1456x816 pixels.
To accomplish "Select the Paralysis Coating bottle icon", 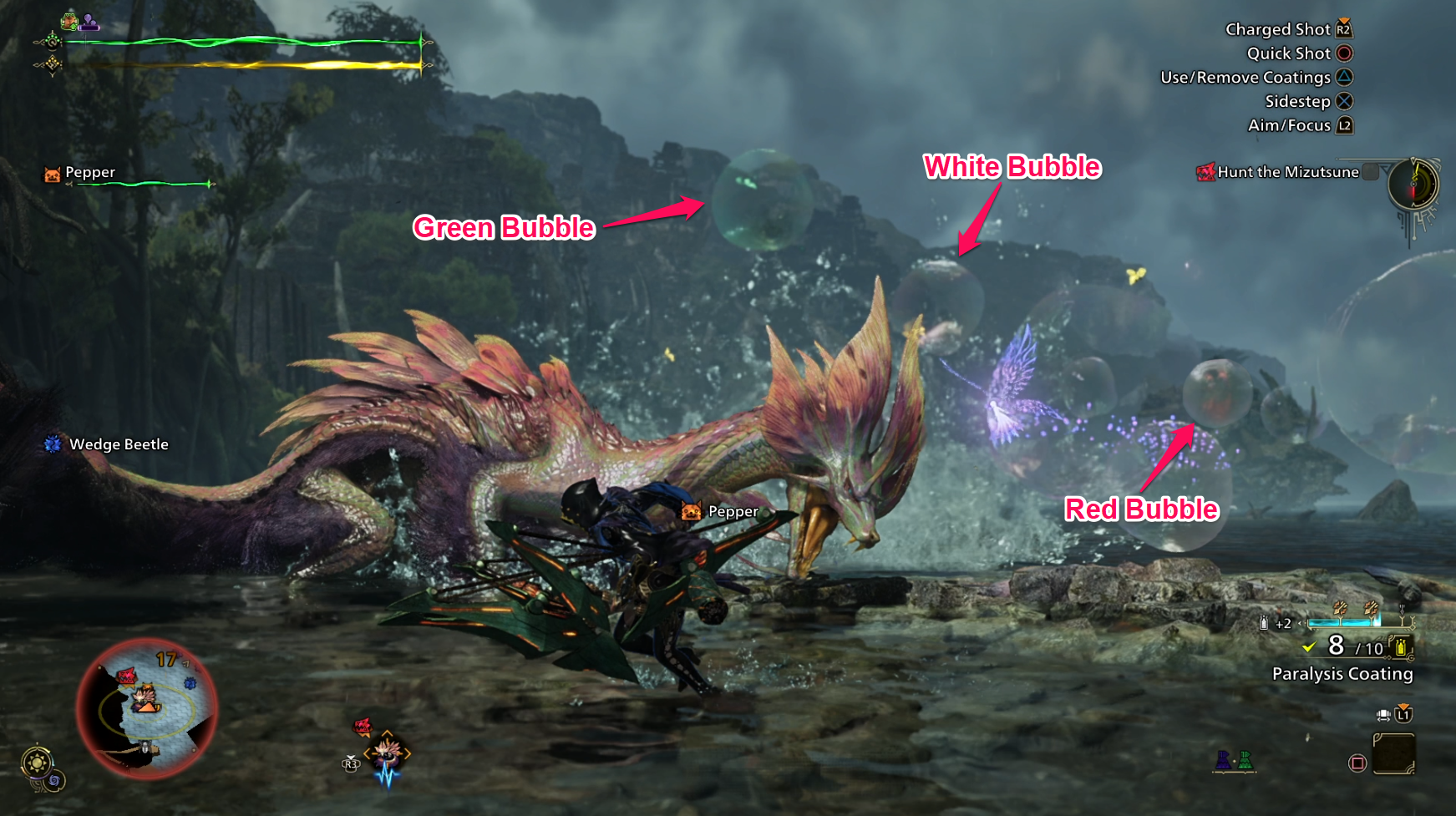I will pyautogui.click(x=1401, y=649).
